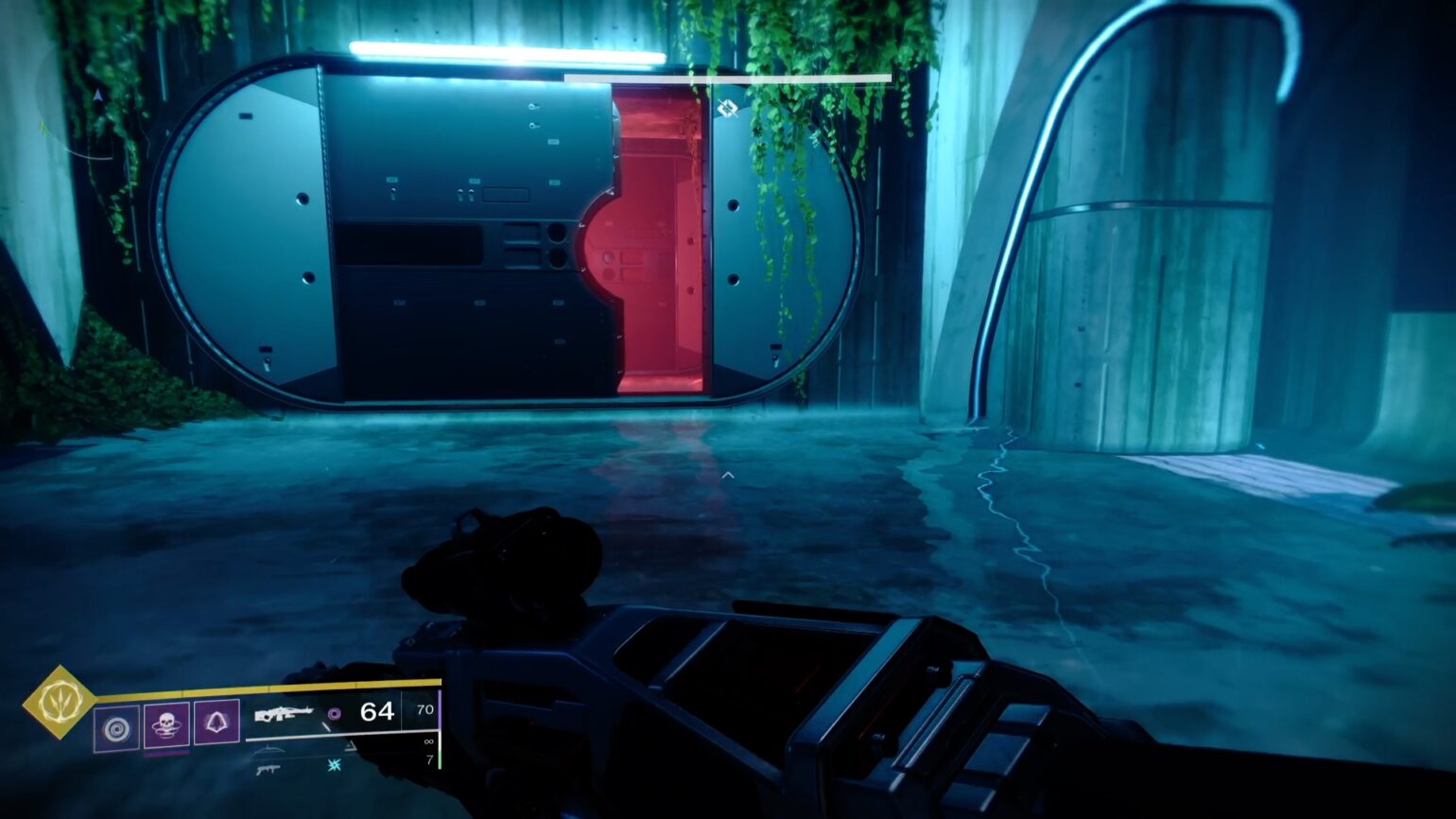Select the heavy ammo count showing 7
1456x819 pixels.
[431, 759]
